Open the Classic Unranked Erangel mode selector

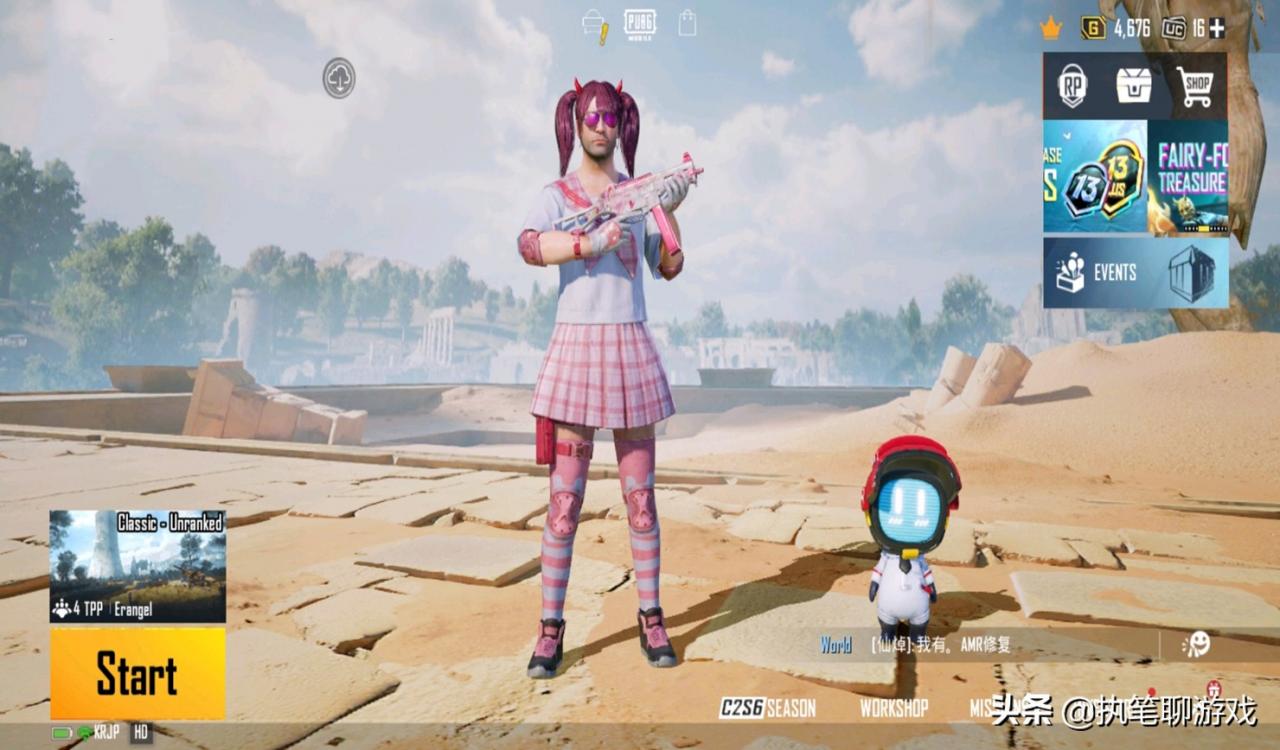point(137,566)
